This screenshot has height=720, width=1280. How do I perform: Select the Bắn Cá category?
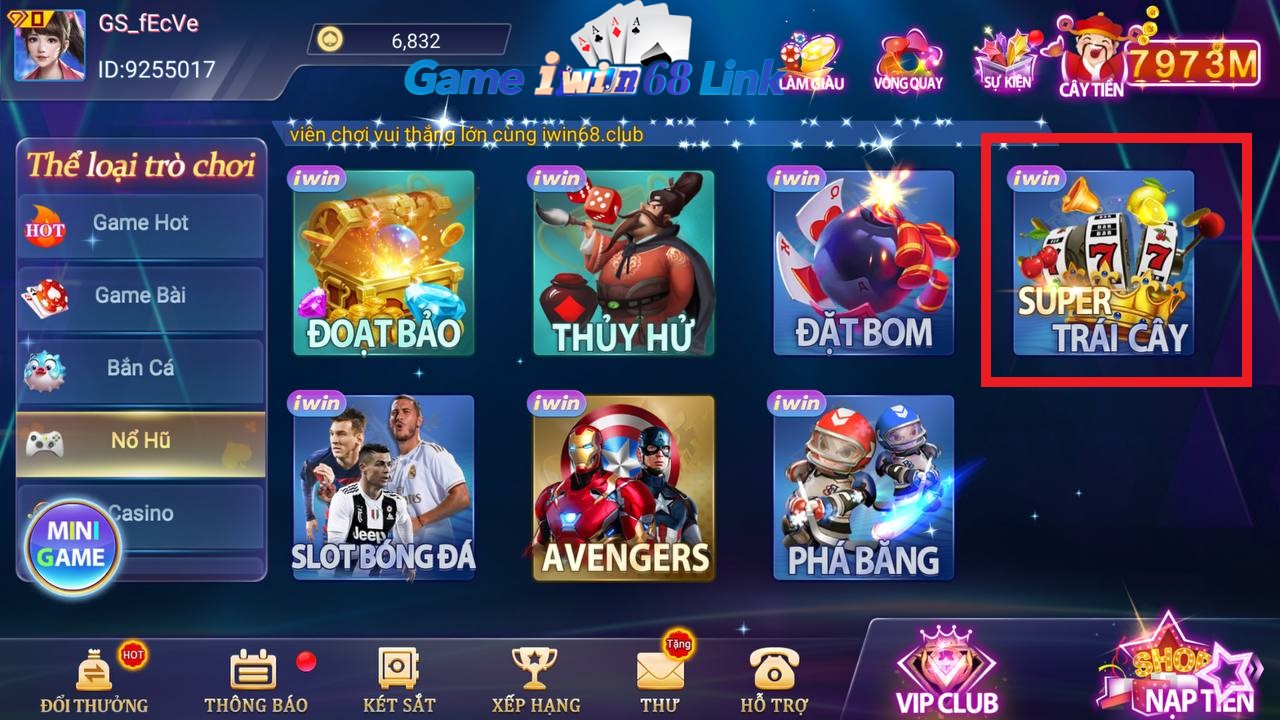point(140,368)
